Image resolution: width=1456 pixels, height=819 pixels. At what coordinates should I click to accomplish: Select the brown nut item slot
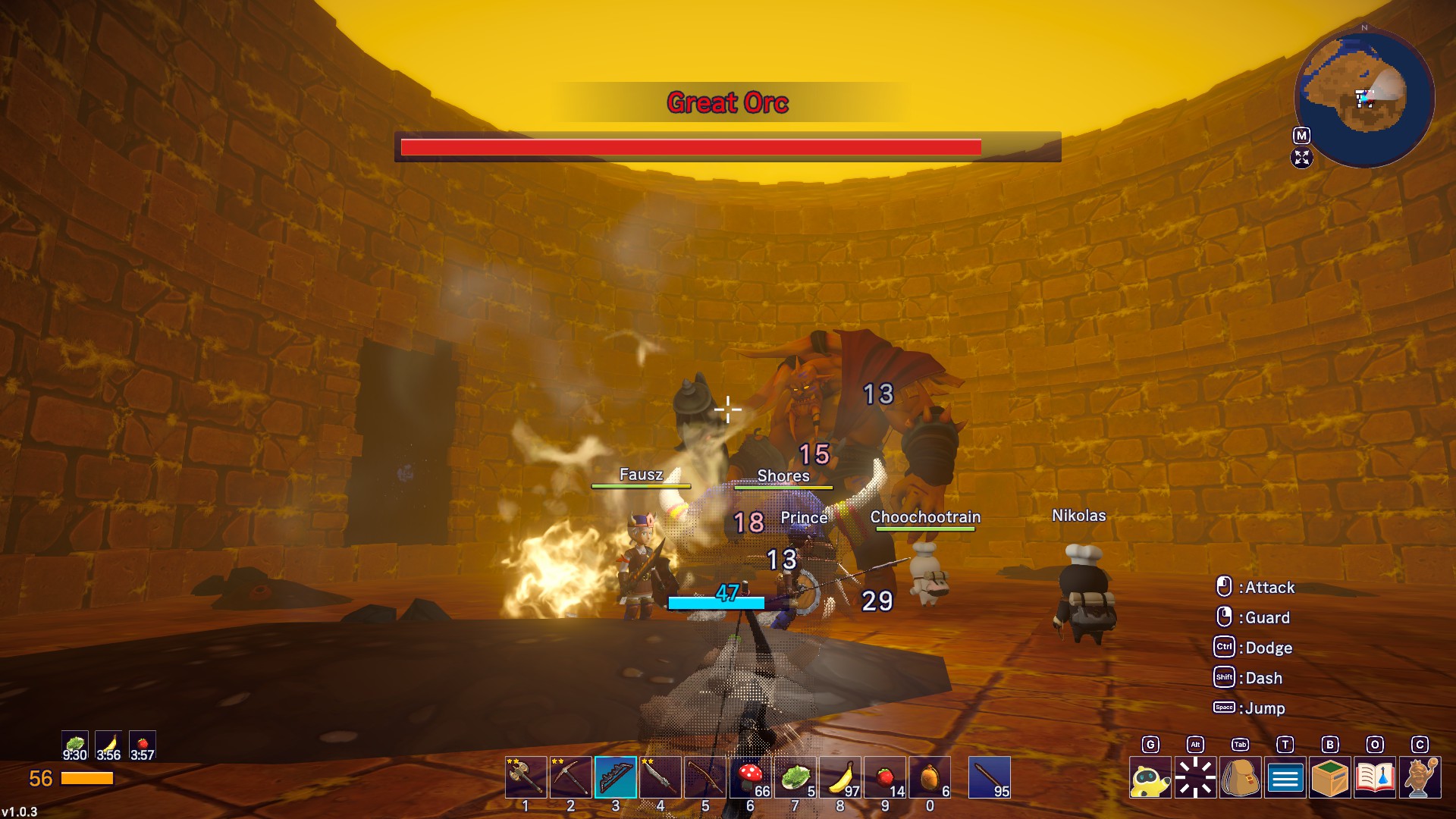(x=930, y=777)
